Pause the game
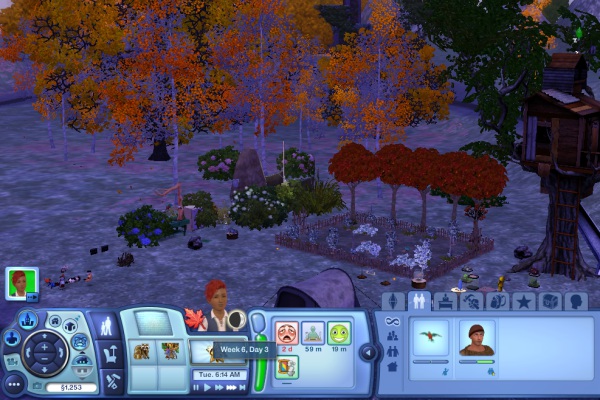The height and width of the screenshot is (400, 600). pyautogui.click(x=196, y=387)
